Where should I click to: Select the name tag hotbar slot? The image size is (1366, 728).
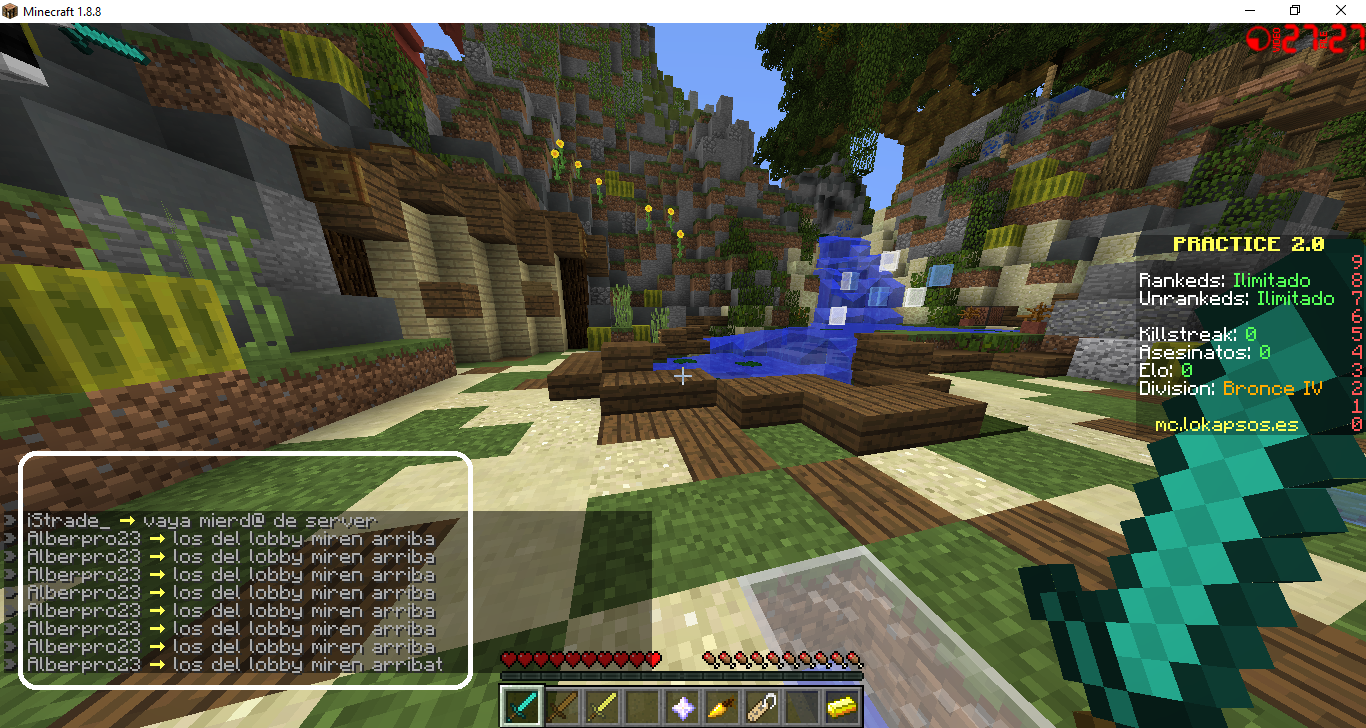click(762, 706)
